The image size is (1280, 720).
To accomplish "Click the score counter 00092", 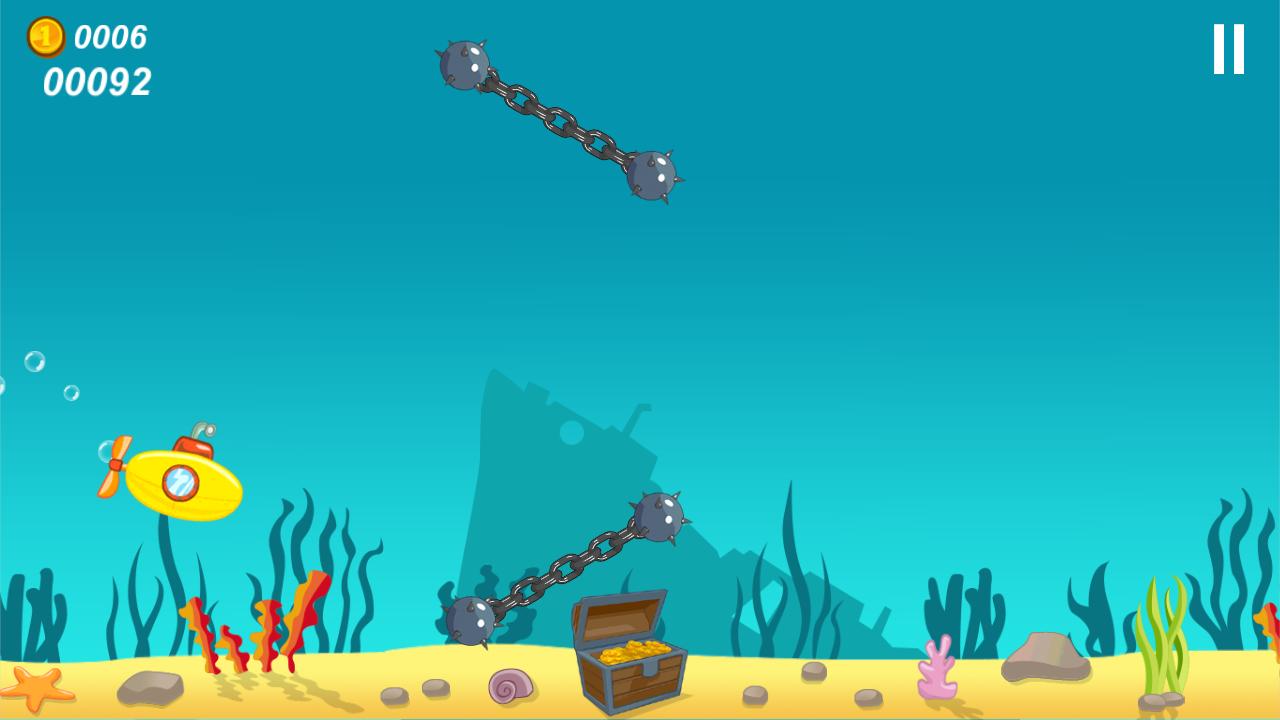I will (x=97, y=84).
